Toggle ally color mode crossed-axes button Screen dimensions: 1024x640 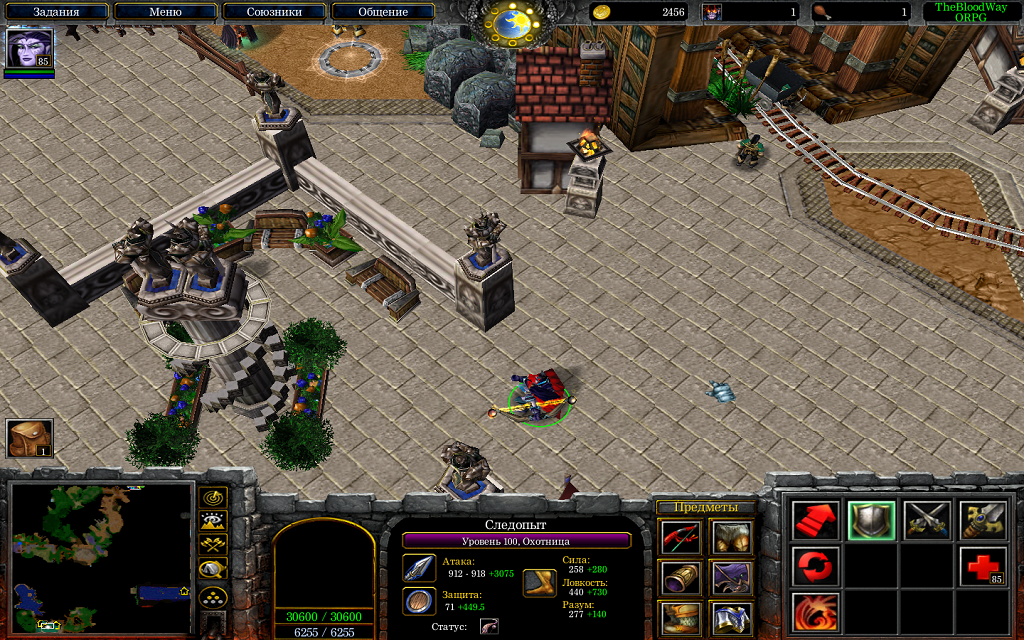click(x=213, y=545)
